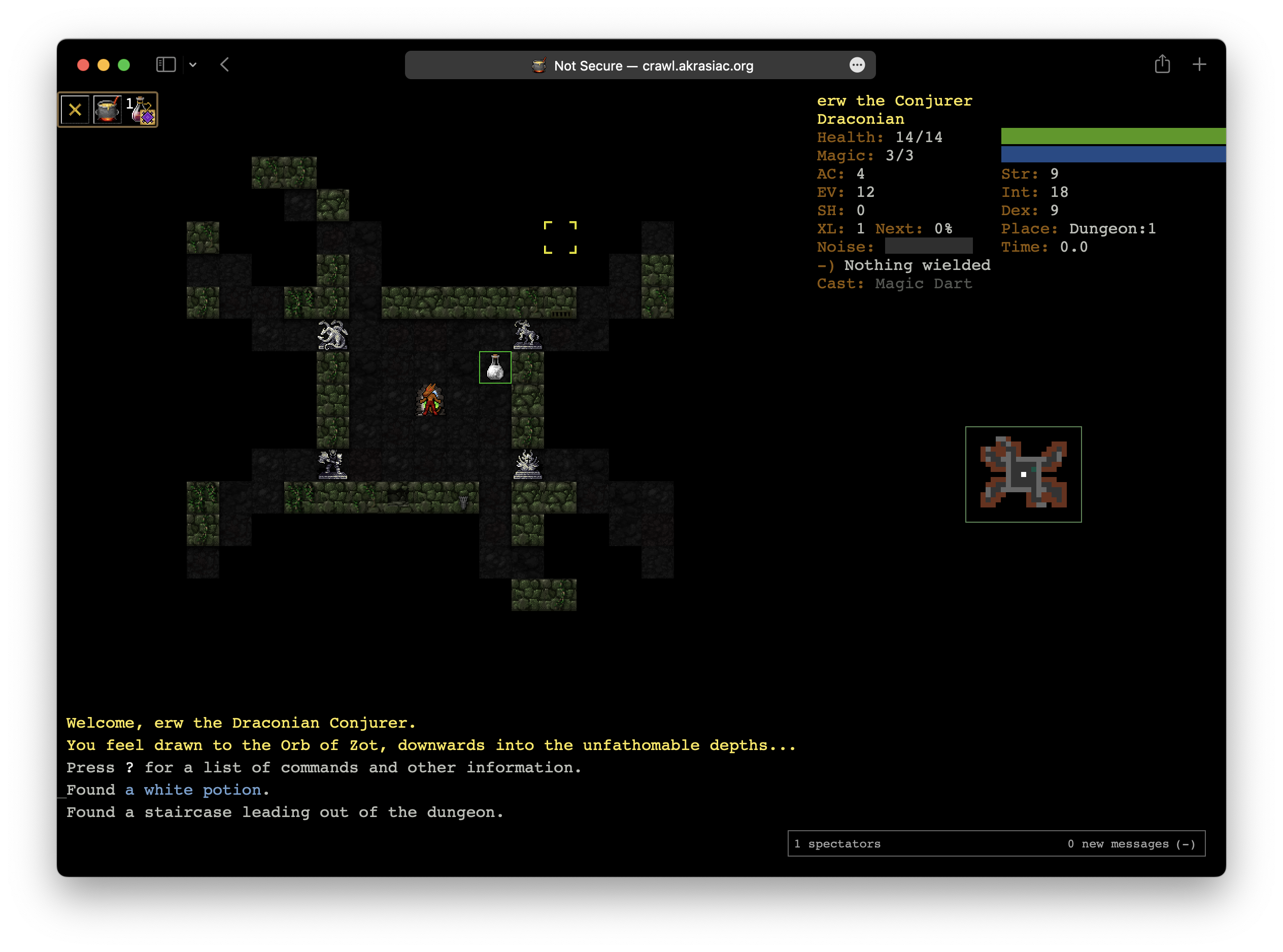This screenshot has height=952, width=1283.
Task: Open a new browser tab
Action: 1199,64
